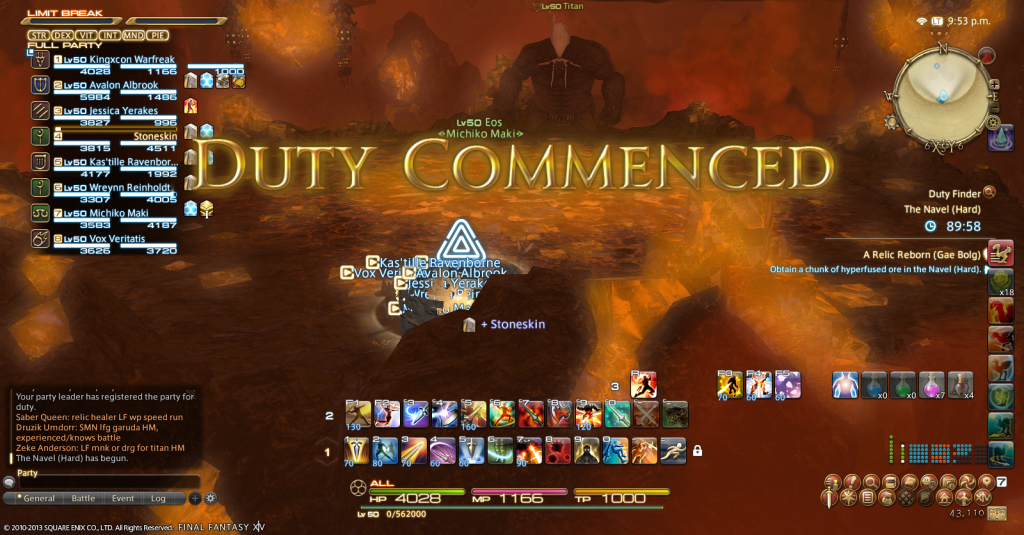Switch to the General chat tab
1024x535 pixels.
pyautogui.click(x=36, y=498)
